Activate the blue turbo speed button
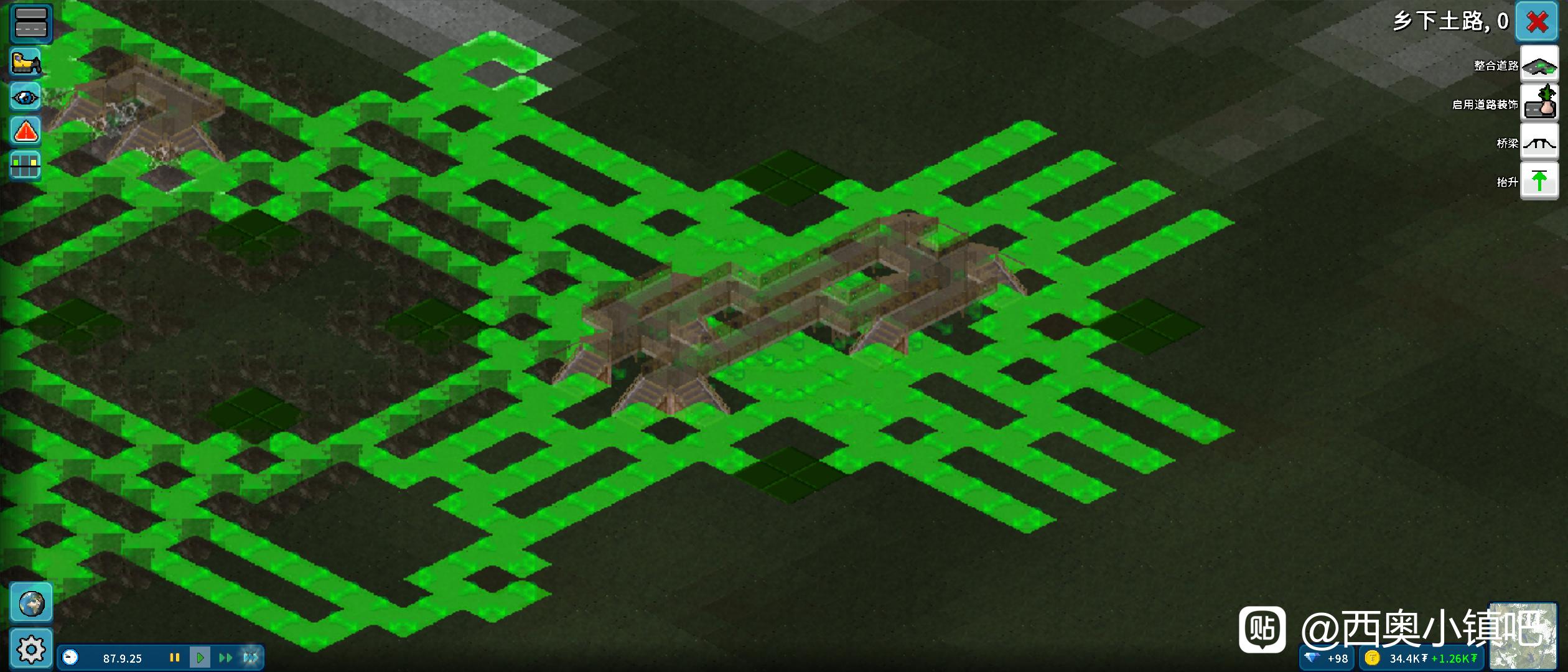The width and height of the screenshot is (1568, 672). pyautogui.click(x=251, y=658)
